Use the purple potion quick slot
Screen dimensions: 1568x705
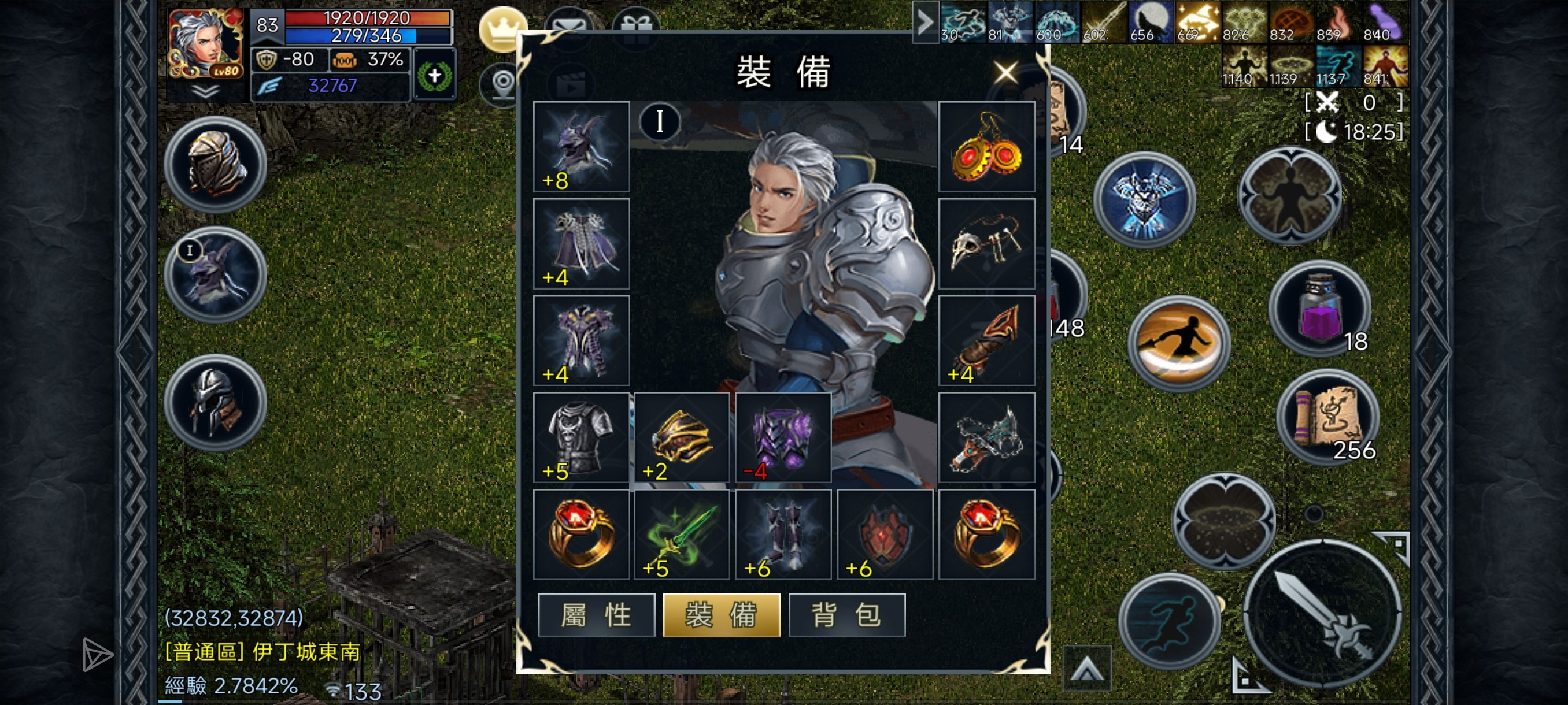coord(1319,309)
